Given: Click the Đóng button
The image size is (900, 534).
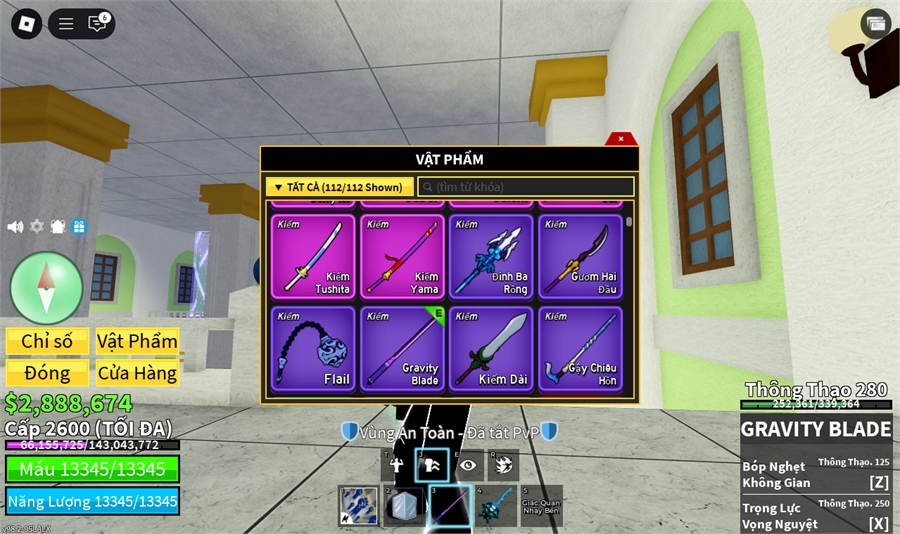Looking at the screenshot, I should (x=47, y=373).
